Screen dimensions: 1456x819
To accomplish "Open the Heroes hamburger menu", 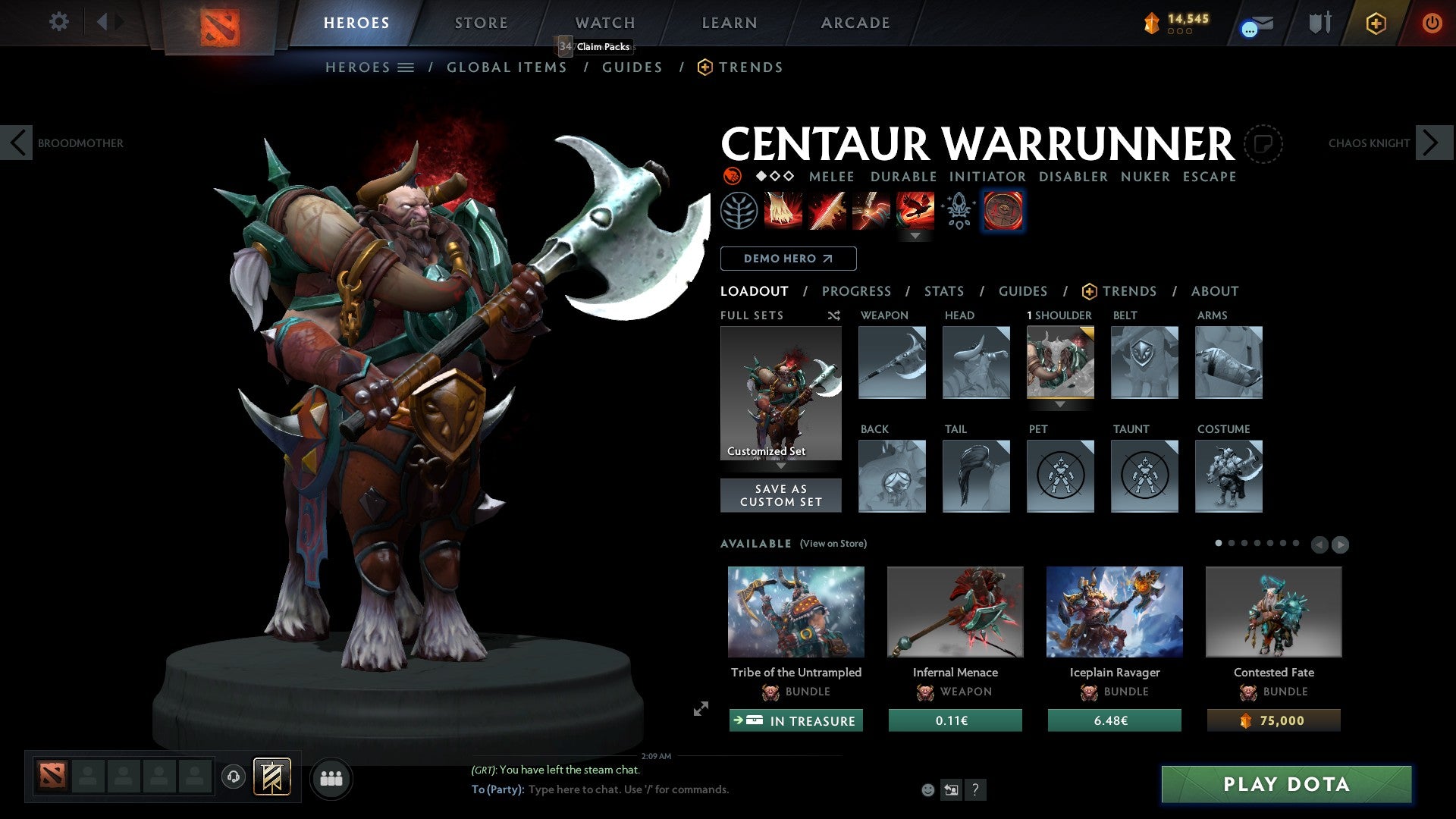I will coord(404,67).
